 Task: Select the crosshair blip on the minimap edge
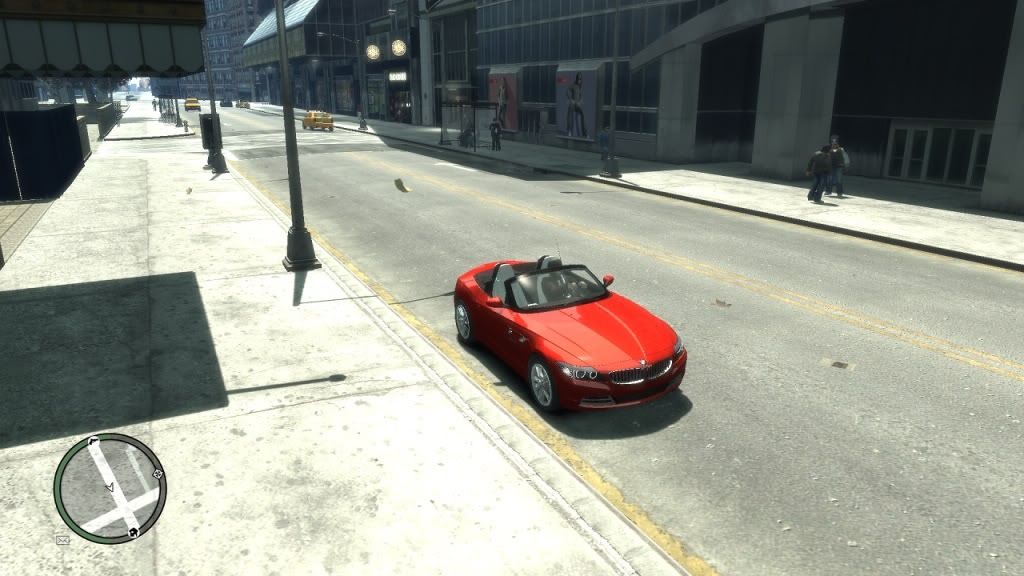pyautogui.click(x=157, y=473)
